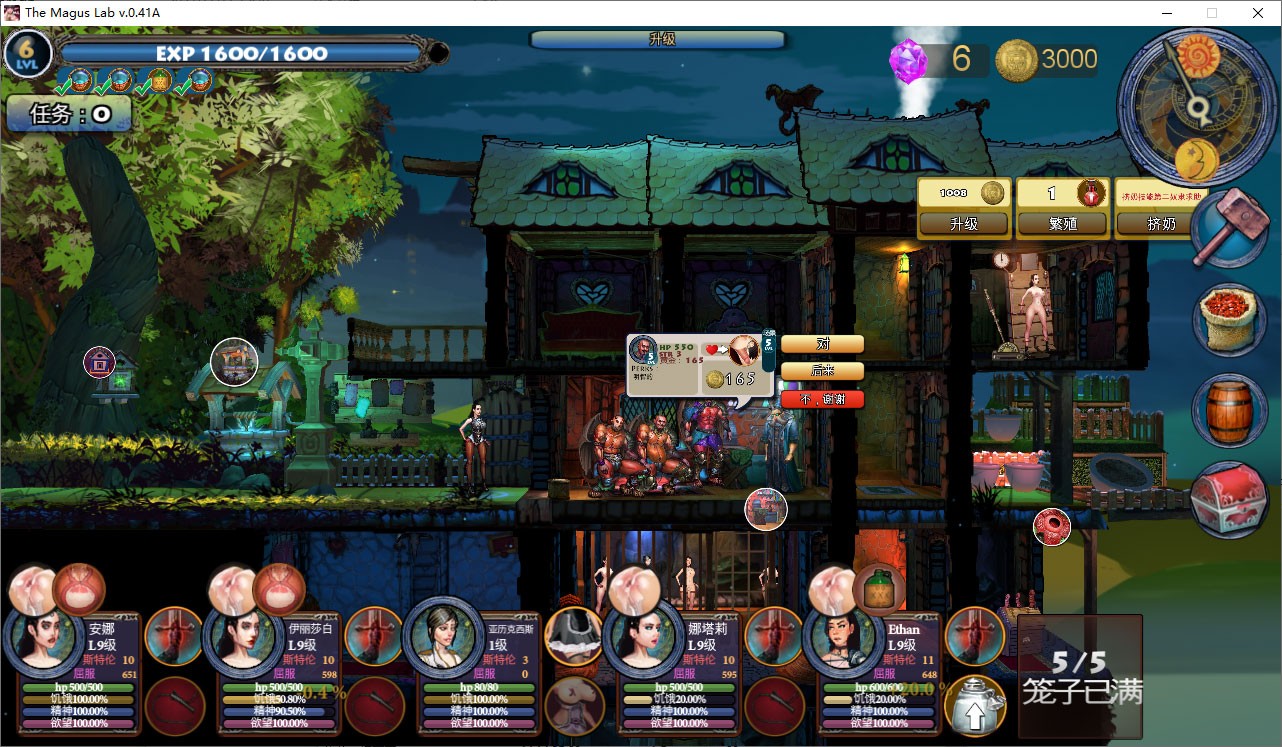The image size is (1282, 747).
Task: Open the red treasure chest icon
Action: click(x=1229, y=502)
